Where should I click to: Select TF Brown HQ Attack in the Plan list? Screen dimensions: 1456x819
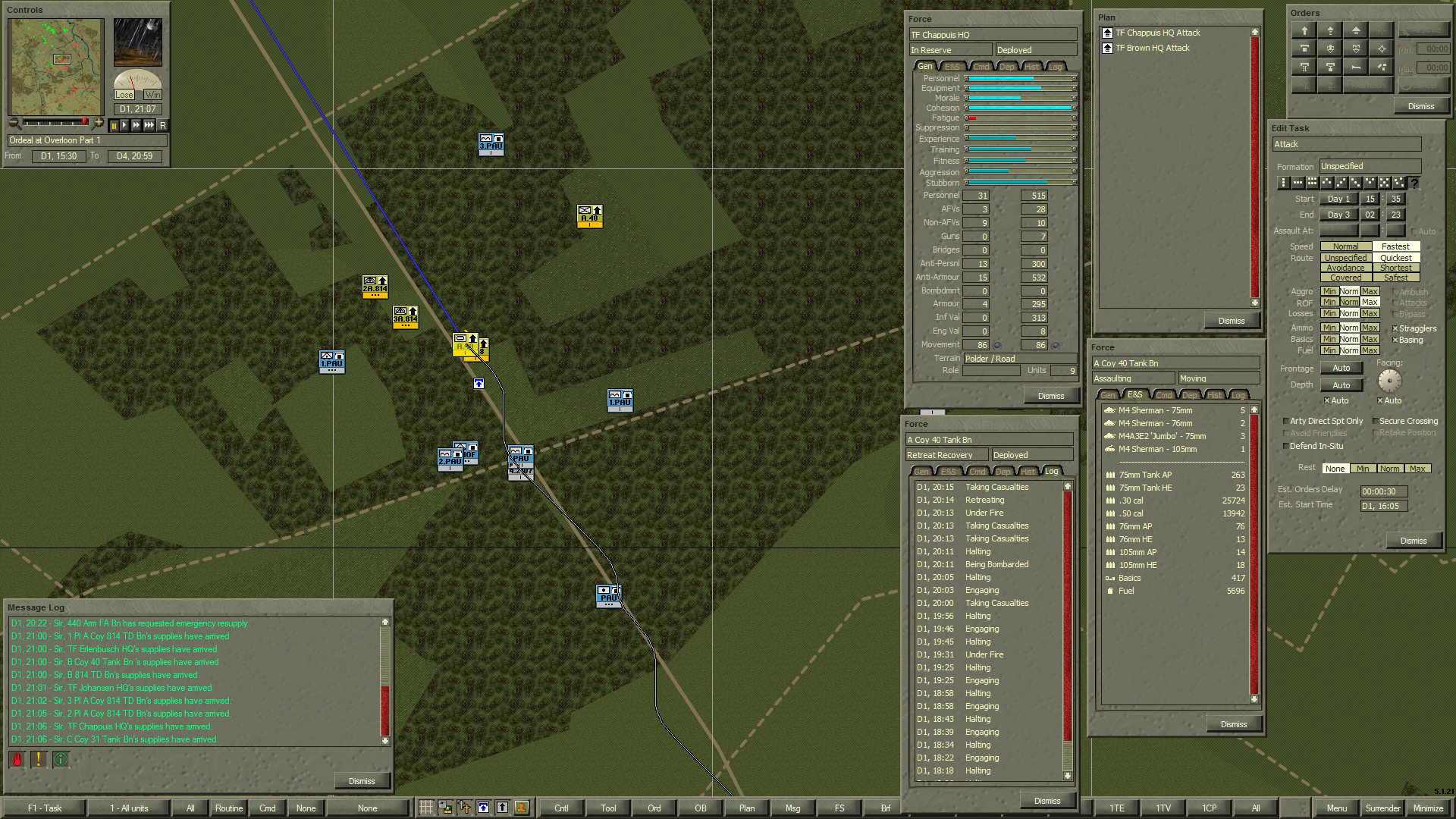[1150, 47]
